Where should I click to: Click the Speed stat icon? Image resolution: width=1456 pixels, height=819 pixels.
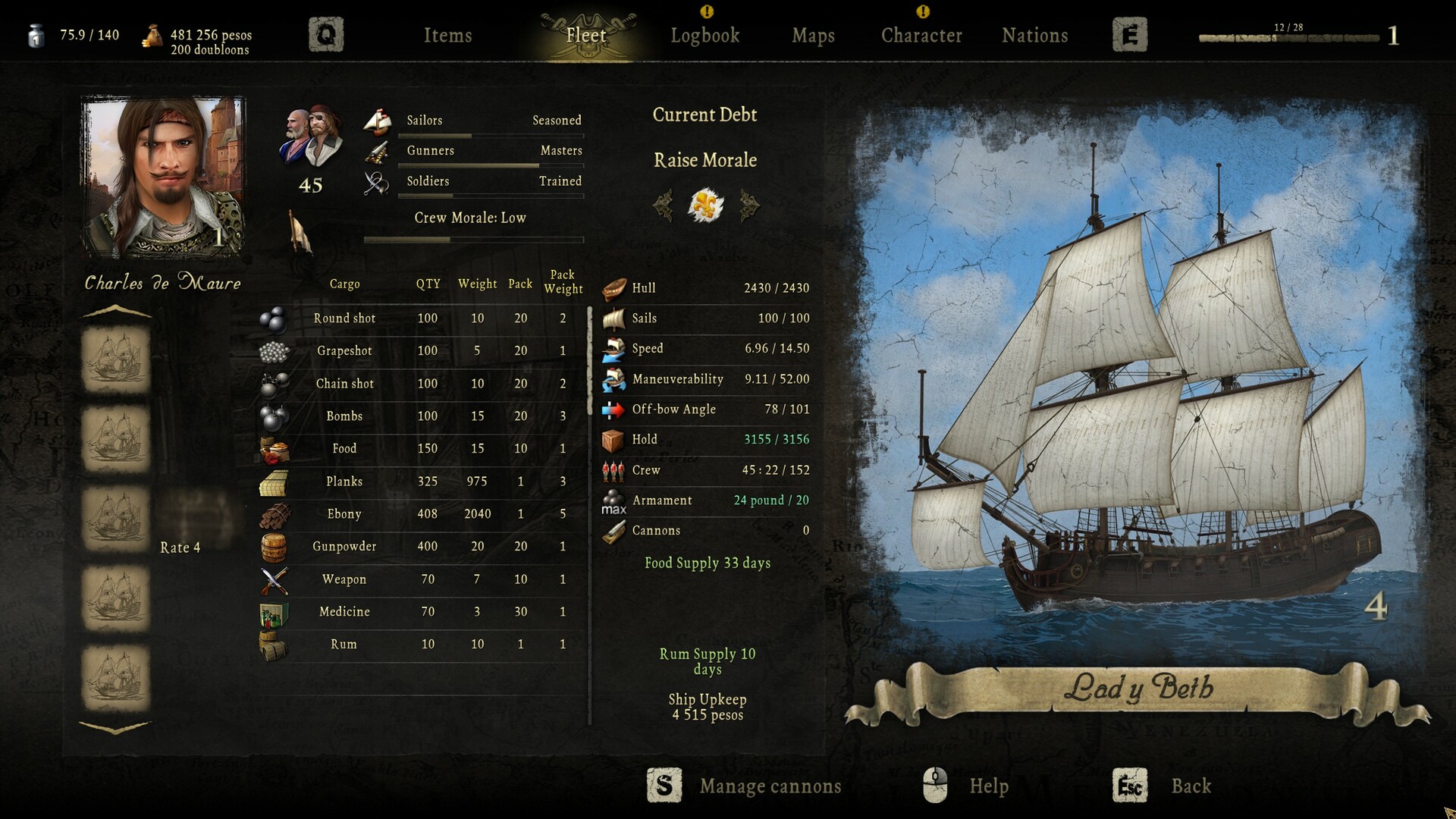pyautogui.click(x=614, y=349)
